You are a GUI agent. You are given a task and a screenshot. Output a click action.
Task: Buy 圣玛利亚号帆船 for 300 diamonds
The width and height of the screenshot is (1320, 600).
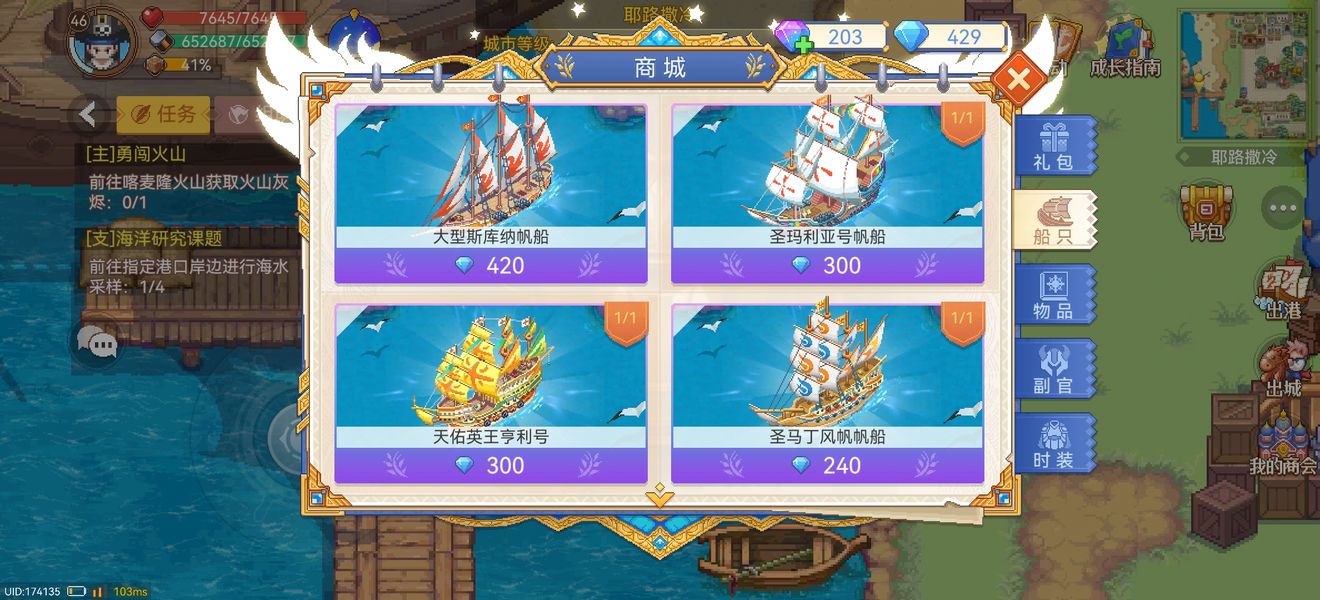(x=827, y=266)
